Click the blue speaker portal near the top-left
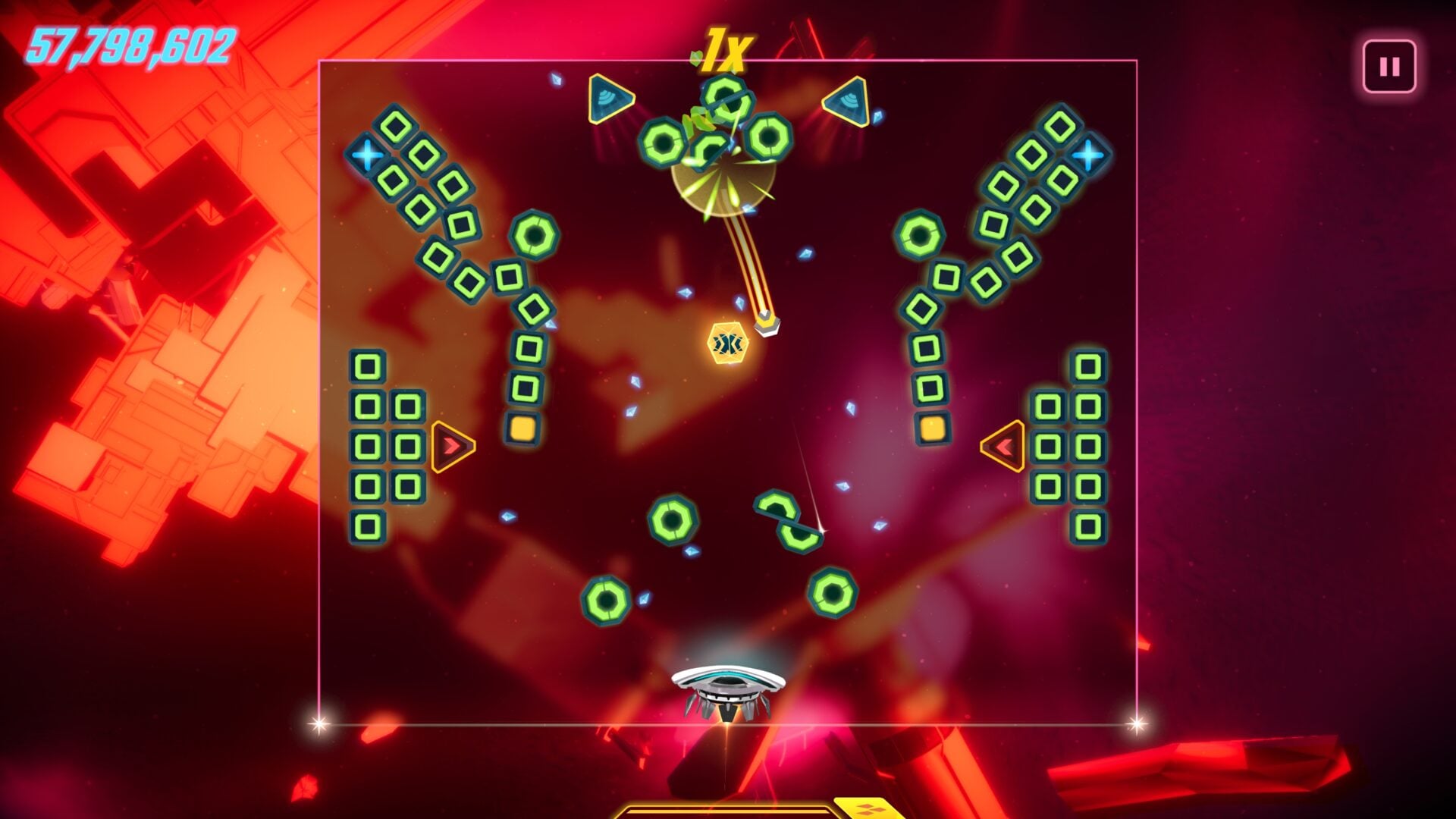Viewport: 1456px width, 819px height. [607, 99]
